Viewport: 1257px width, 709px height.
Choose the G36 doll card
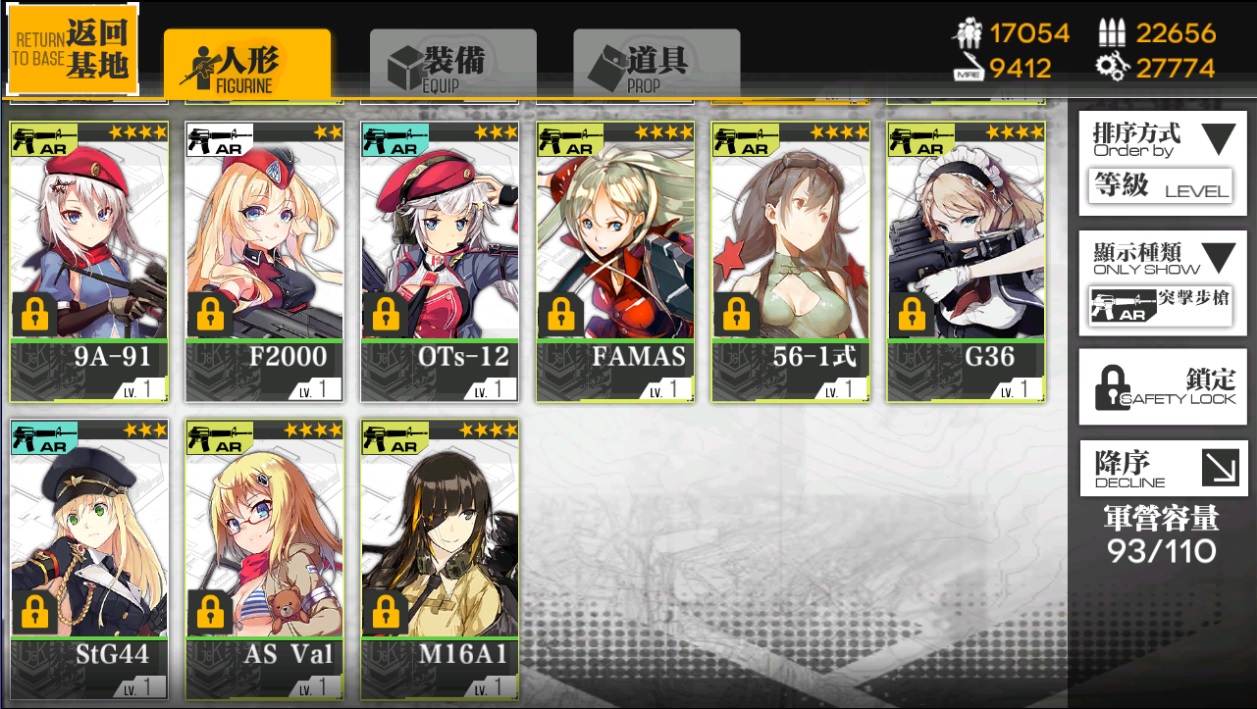point(966,261)
